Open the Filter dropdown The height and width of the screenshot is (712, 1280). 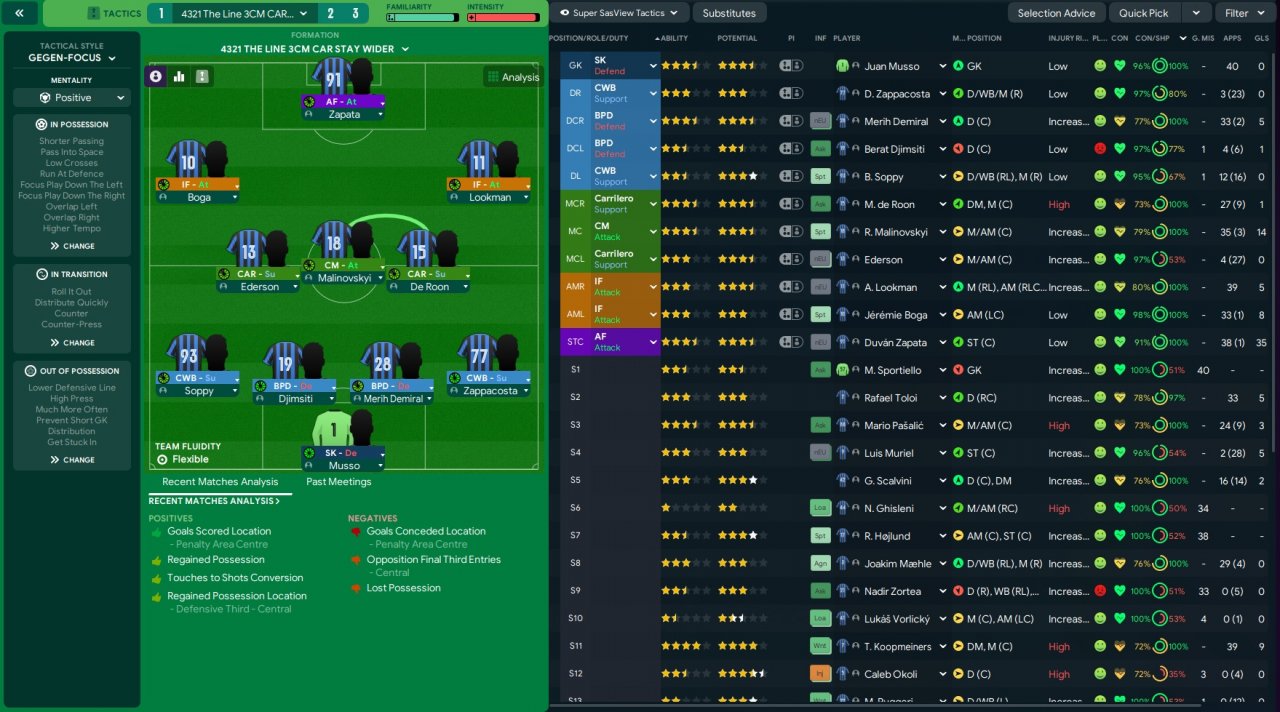click(1244, 13)
